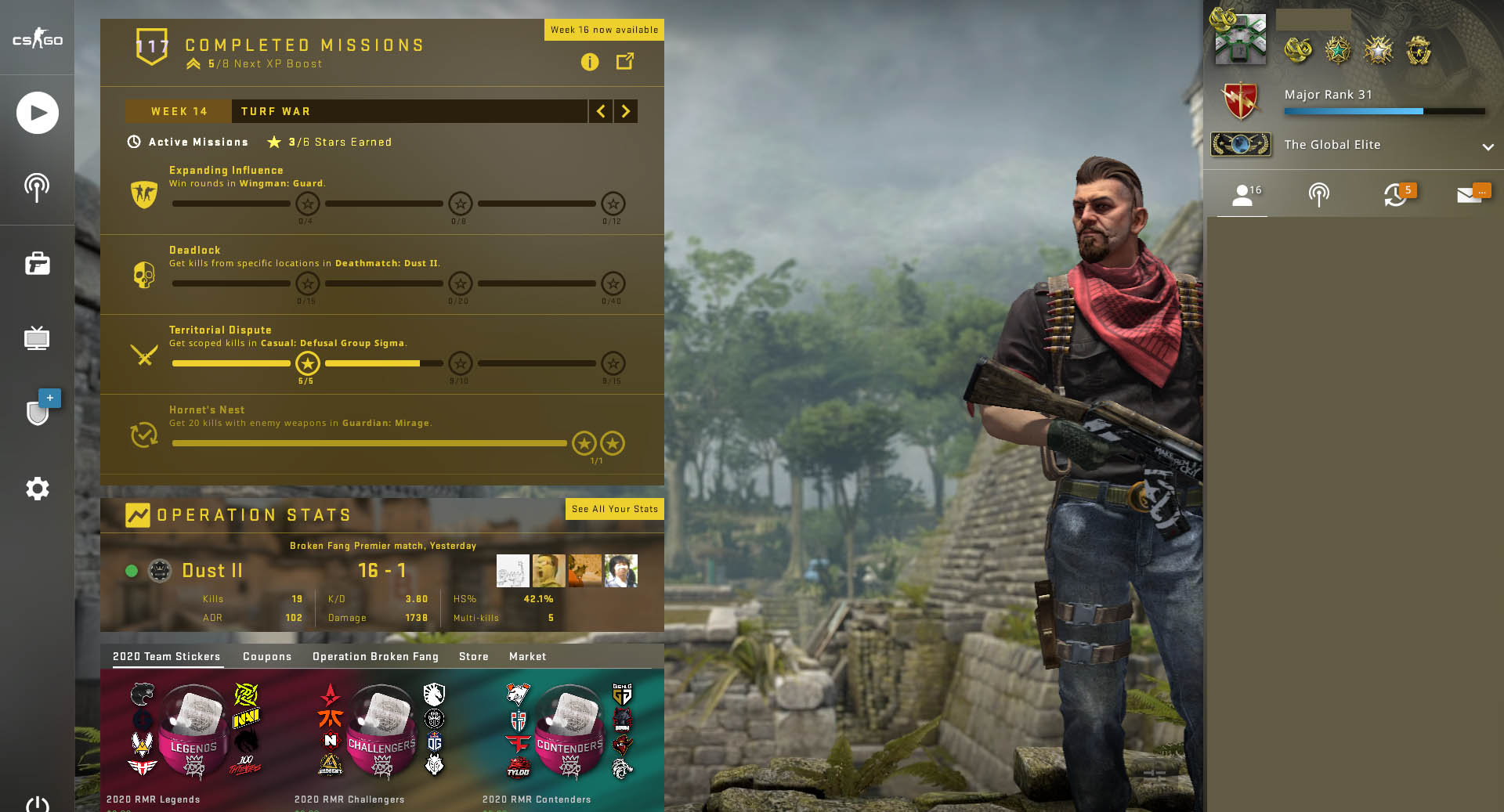
Task: Select the 2020 RMR Legends capsule
Action: click(x=193, y=732)
